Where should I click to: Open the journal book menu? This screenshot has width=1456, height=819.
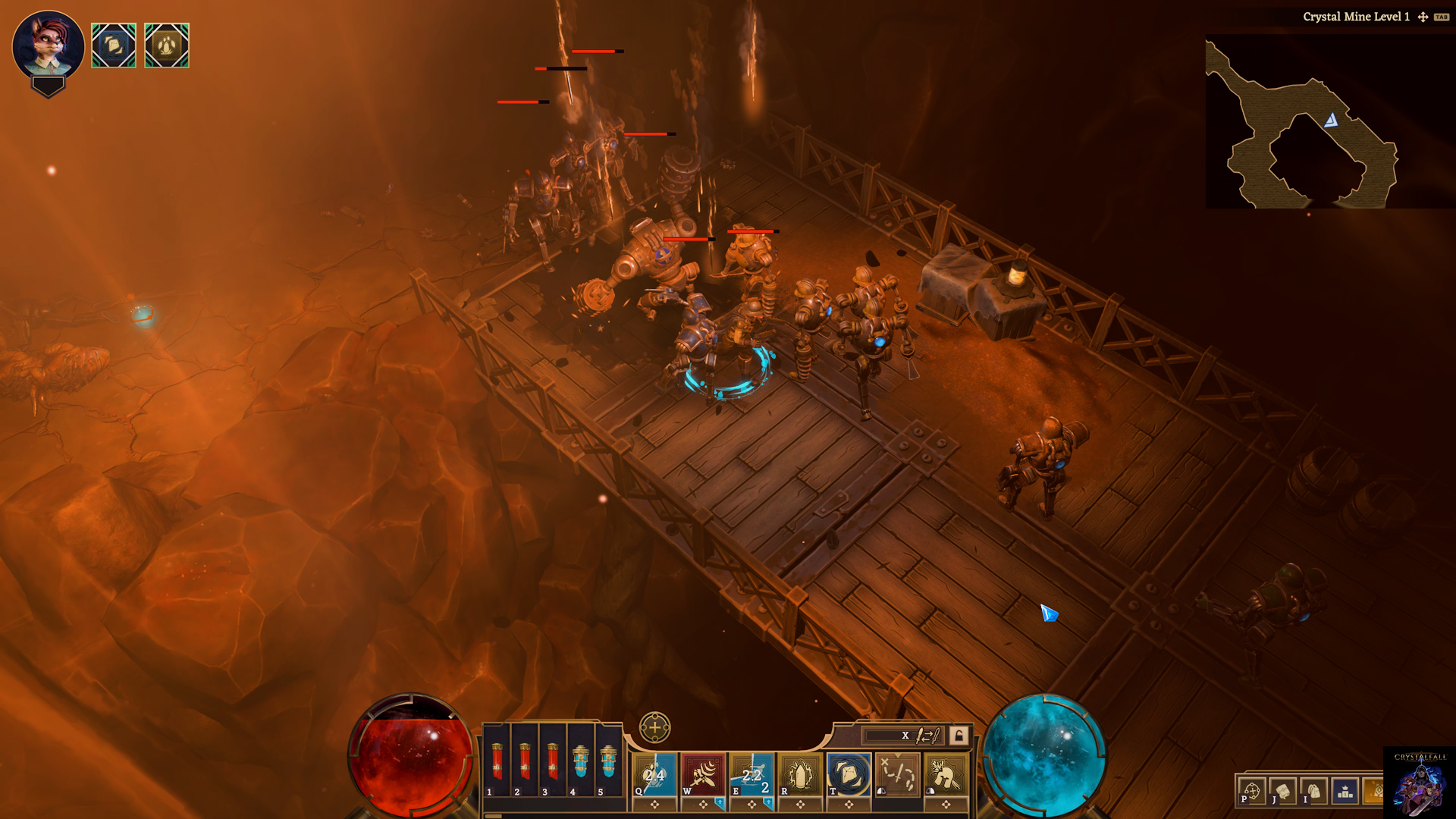(x=1283, y=792)
